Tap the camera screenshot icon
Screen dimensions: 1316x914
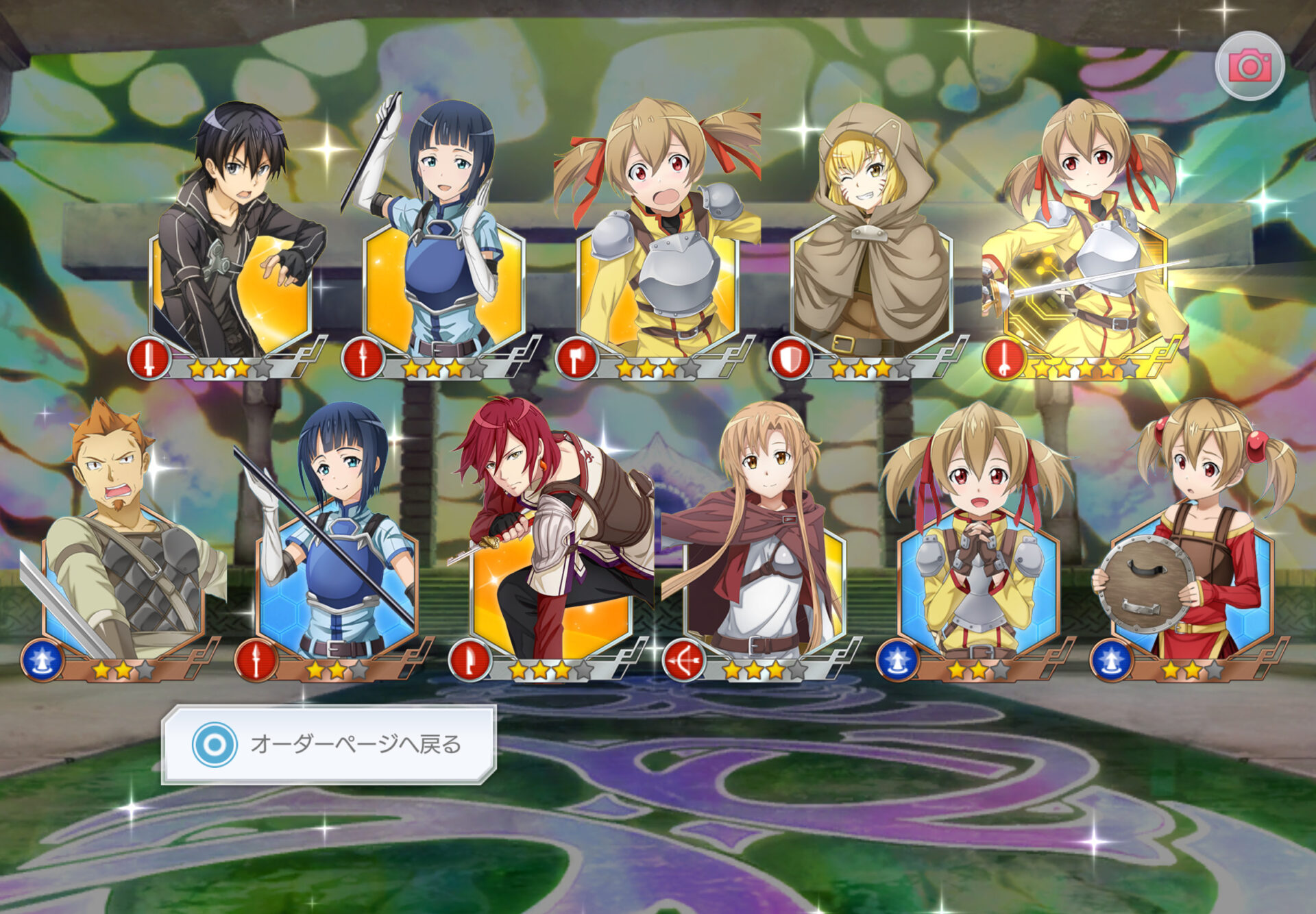(1250, 66)
